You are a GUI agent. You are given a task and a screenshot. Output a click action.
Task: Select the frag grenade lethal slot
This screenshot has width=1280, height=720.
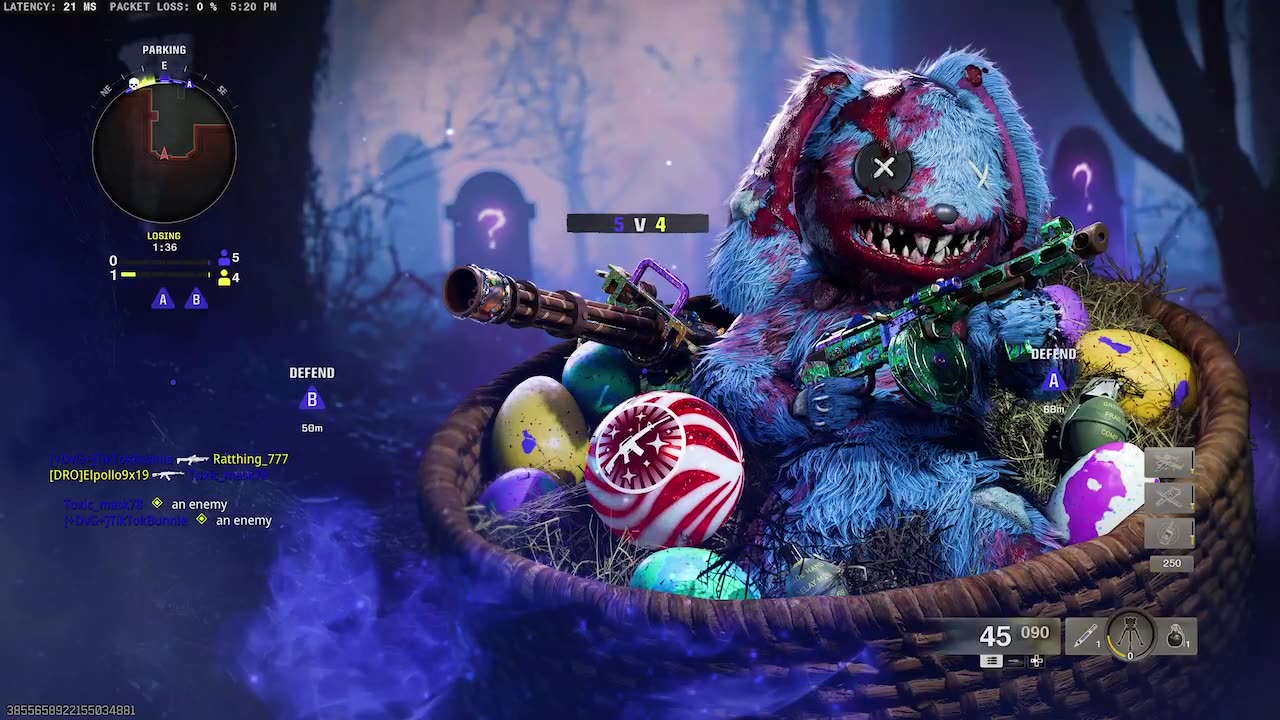(x=1177, y=636)
